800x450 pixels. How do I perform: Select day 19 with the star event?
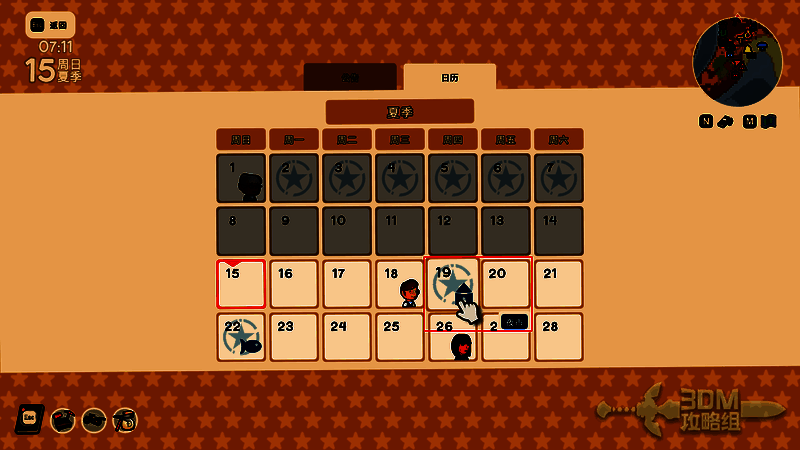click(453, 284)
